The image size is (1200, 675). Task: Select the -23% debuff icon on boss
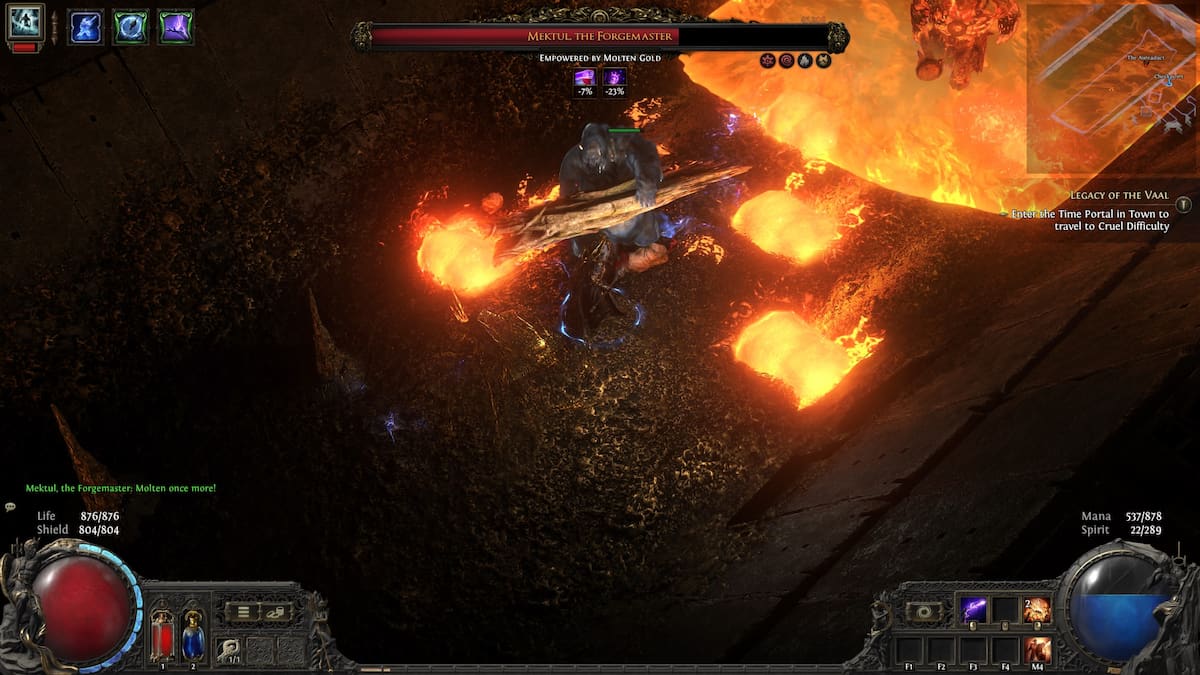coord(613,78)
